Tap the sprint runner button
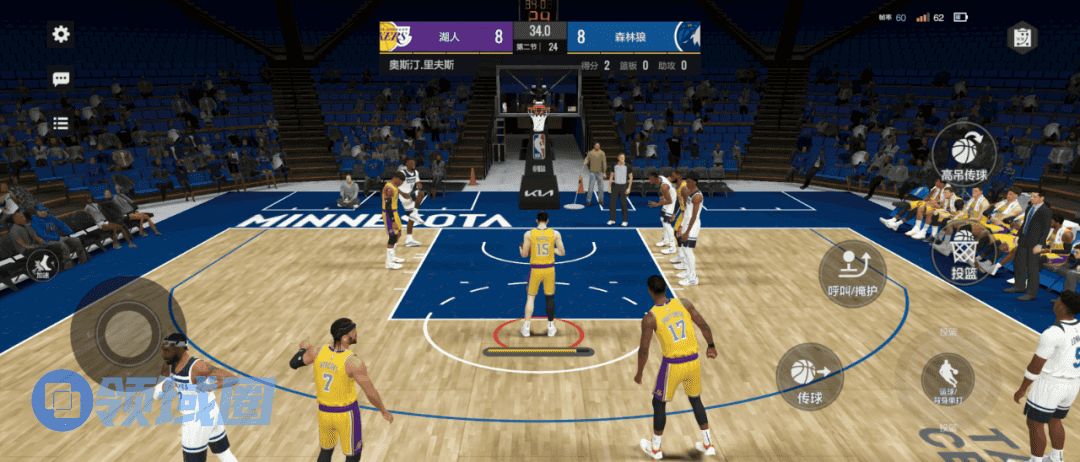 [43, 265]
